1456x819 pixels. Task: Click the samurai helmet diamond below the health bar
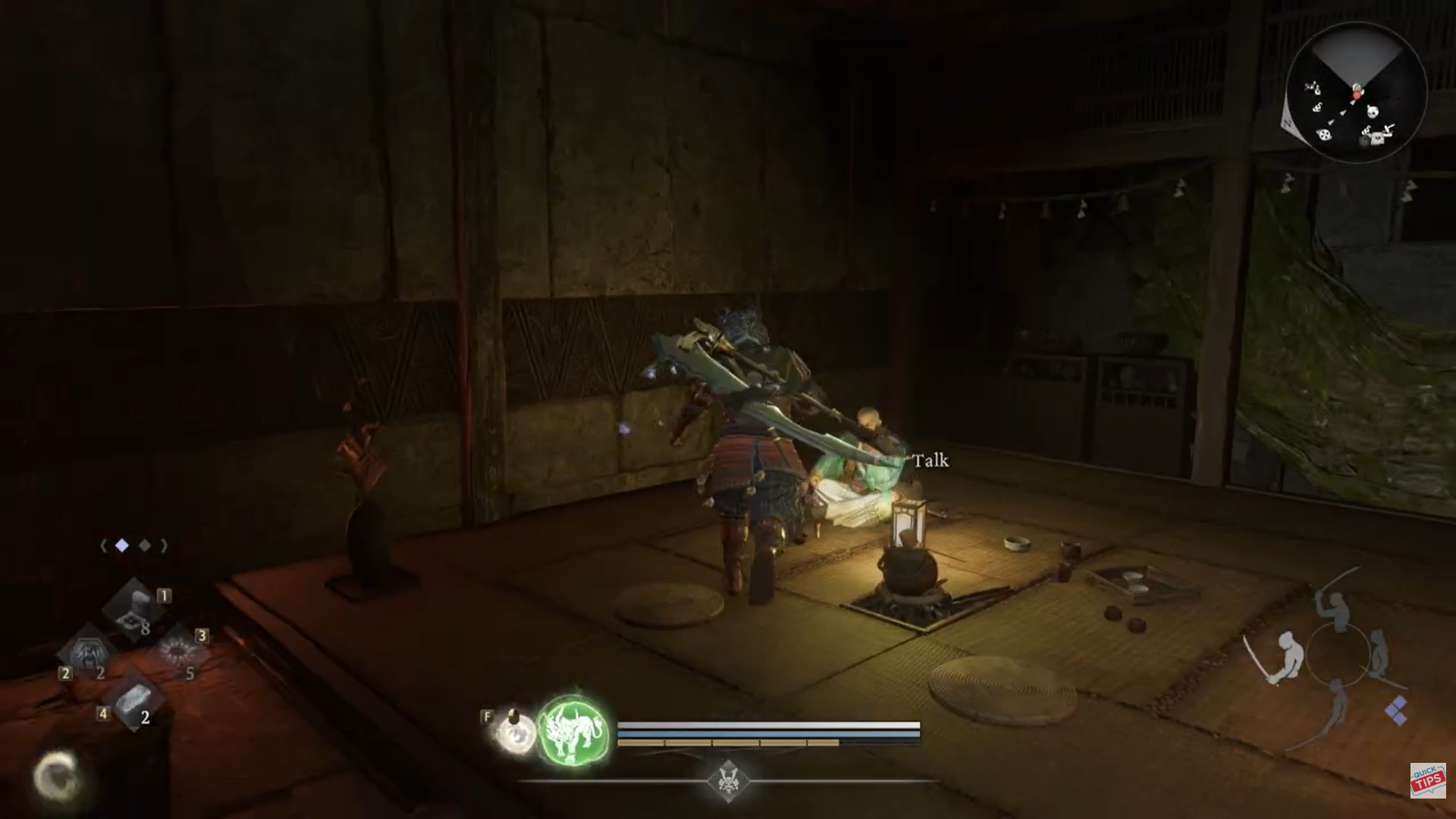(x=728, y=780)
